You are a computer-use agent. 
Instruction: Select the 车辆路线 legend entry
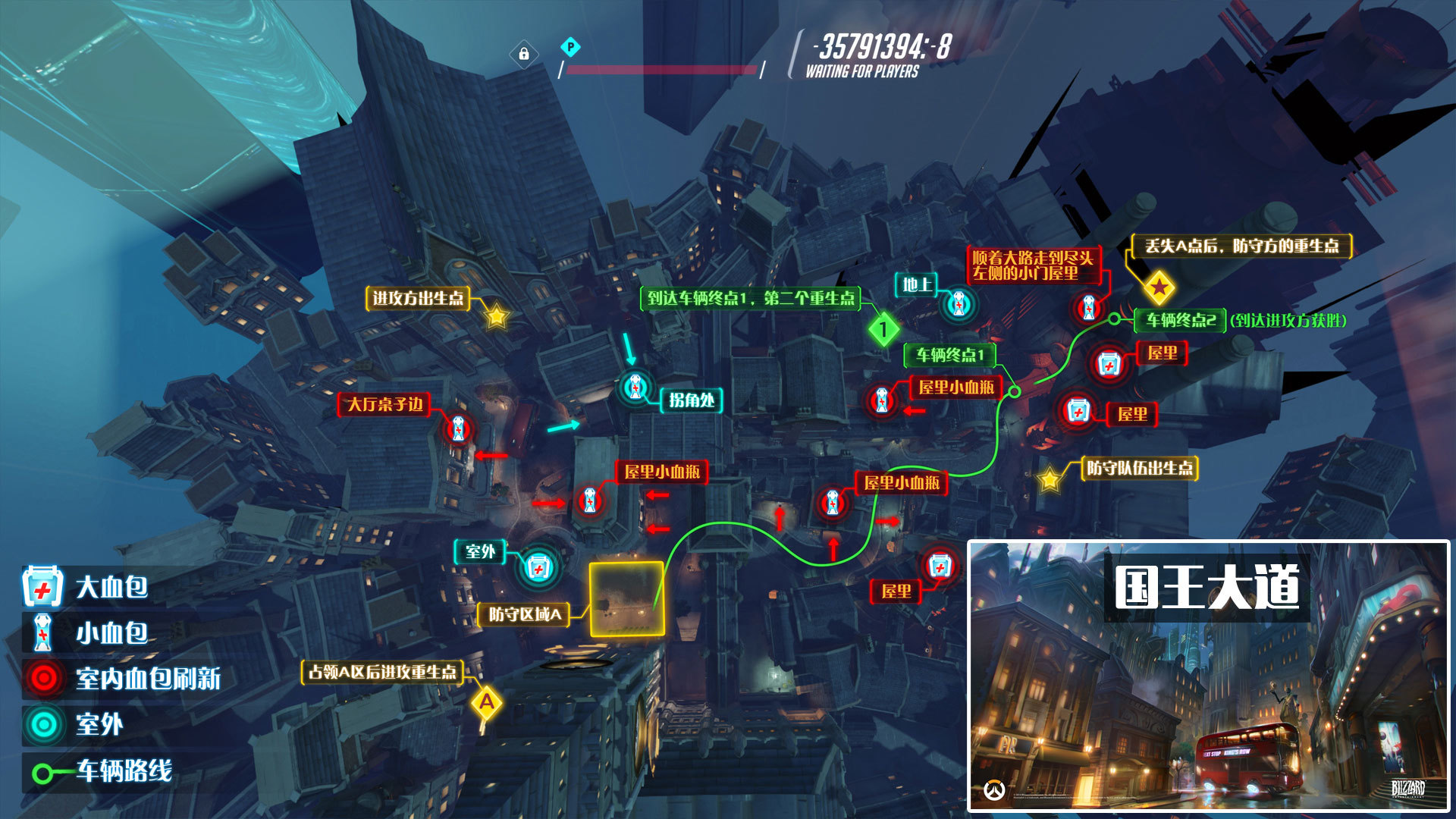click(x=103, y=771)
